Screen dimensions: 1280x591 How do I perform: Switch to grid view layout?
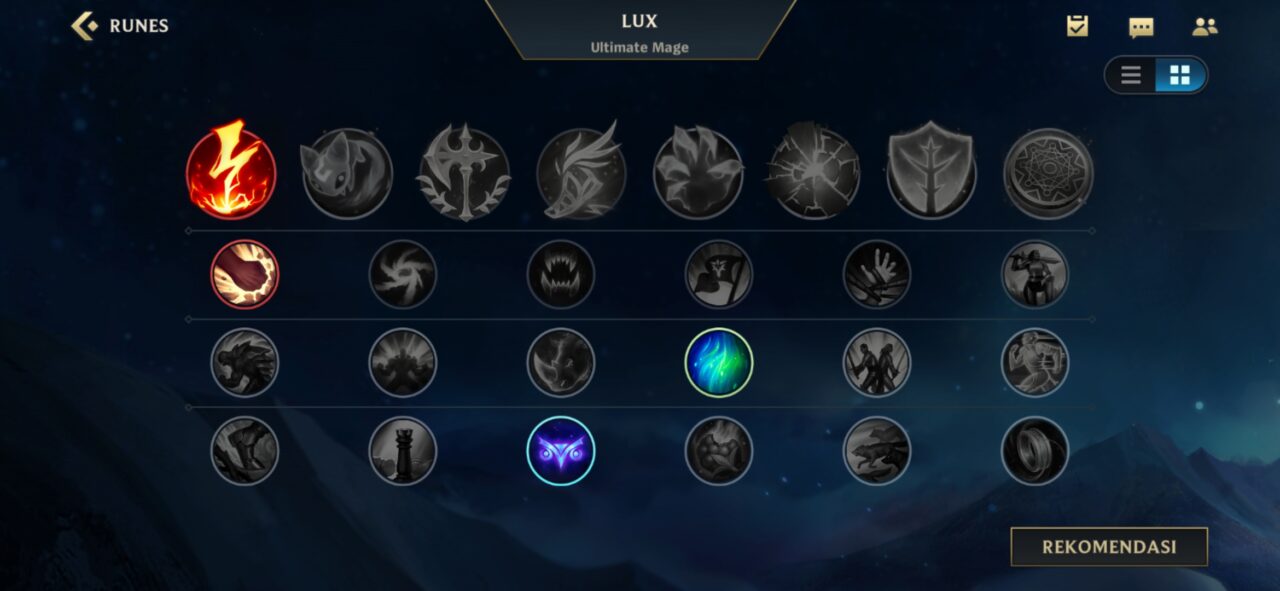pyautogui.click(x=1180, y=76)
